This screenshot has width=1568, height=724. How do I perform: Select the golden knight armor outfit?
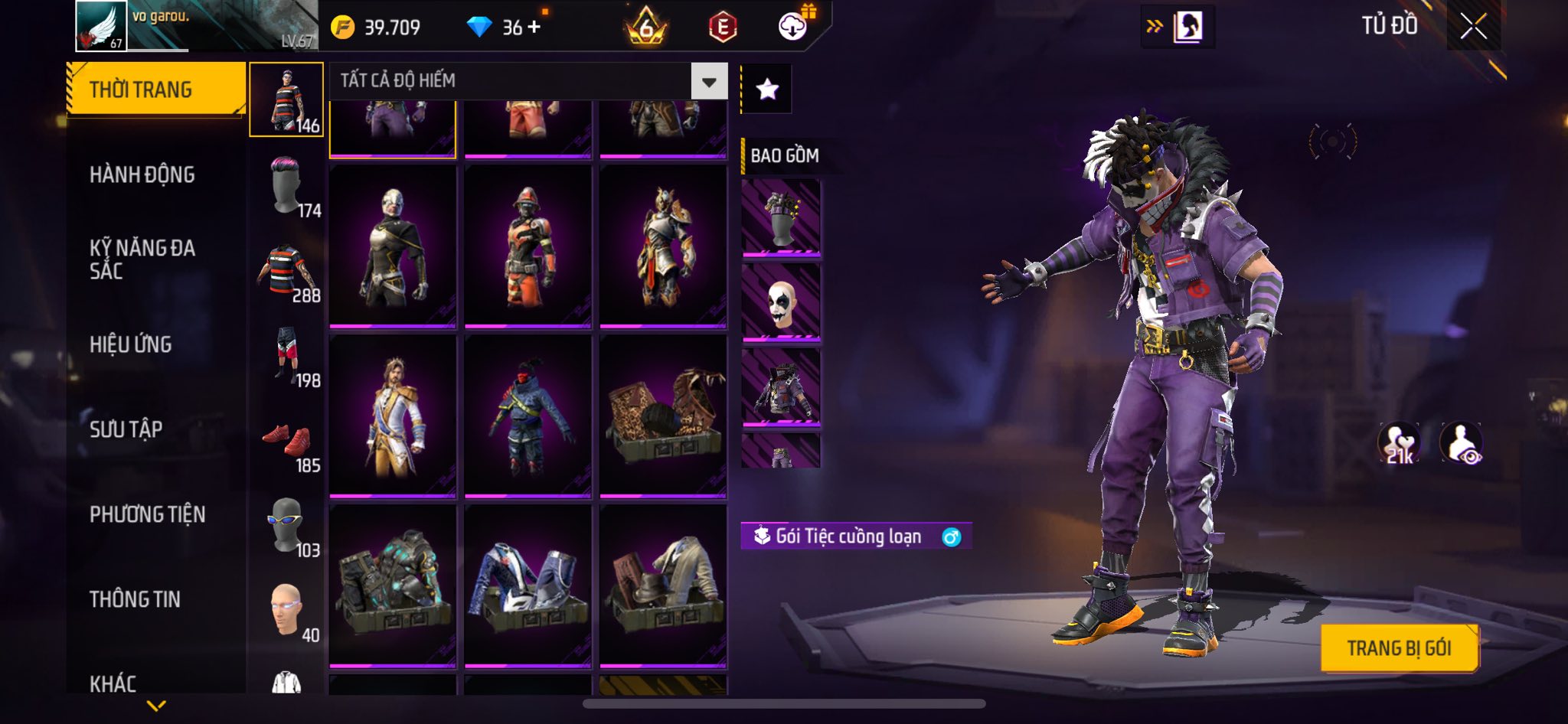coord(663,246)
